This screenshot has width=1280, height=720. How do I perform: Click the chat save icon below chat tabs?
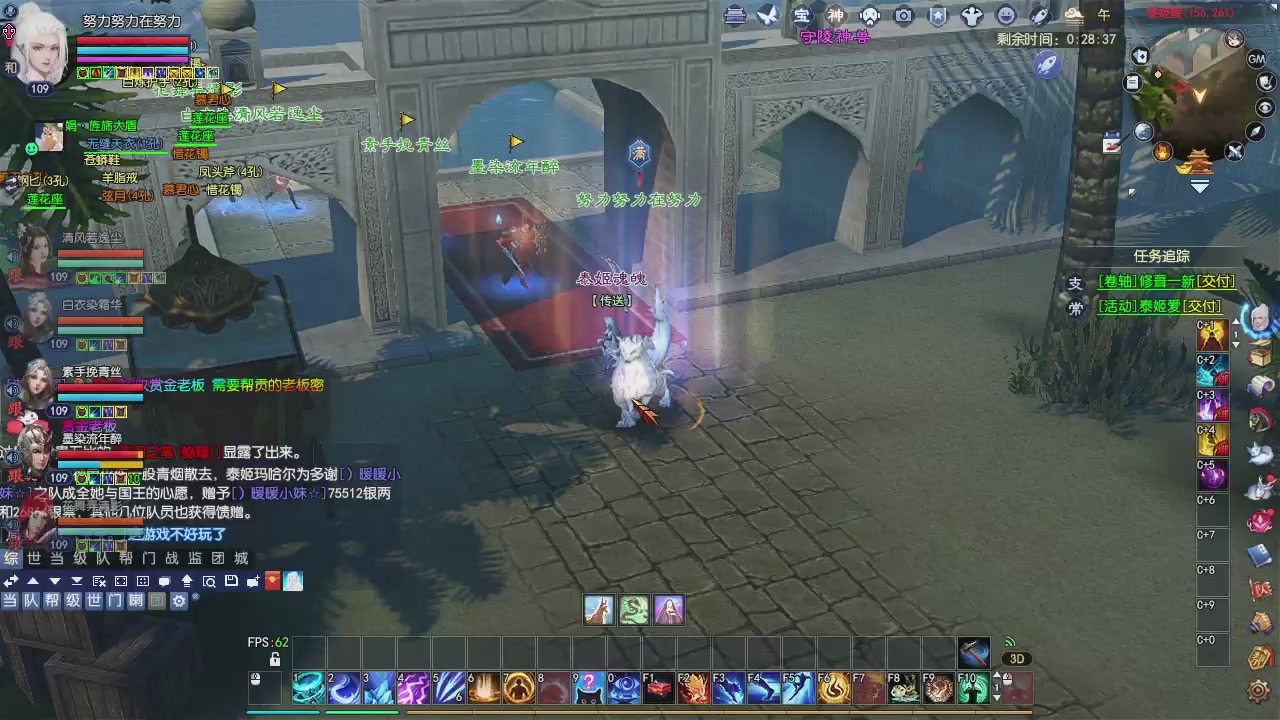232,581
